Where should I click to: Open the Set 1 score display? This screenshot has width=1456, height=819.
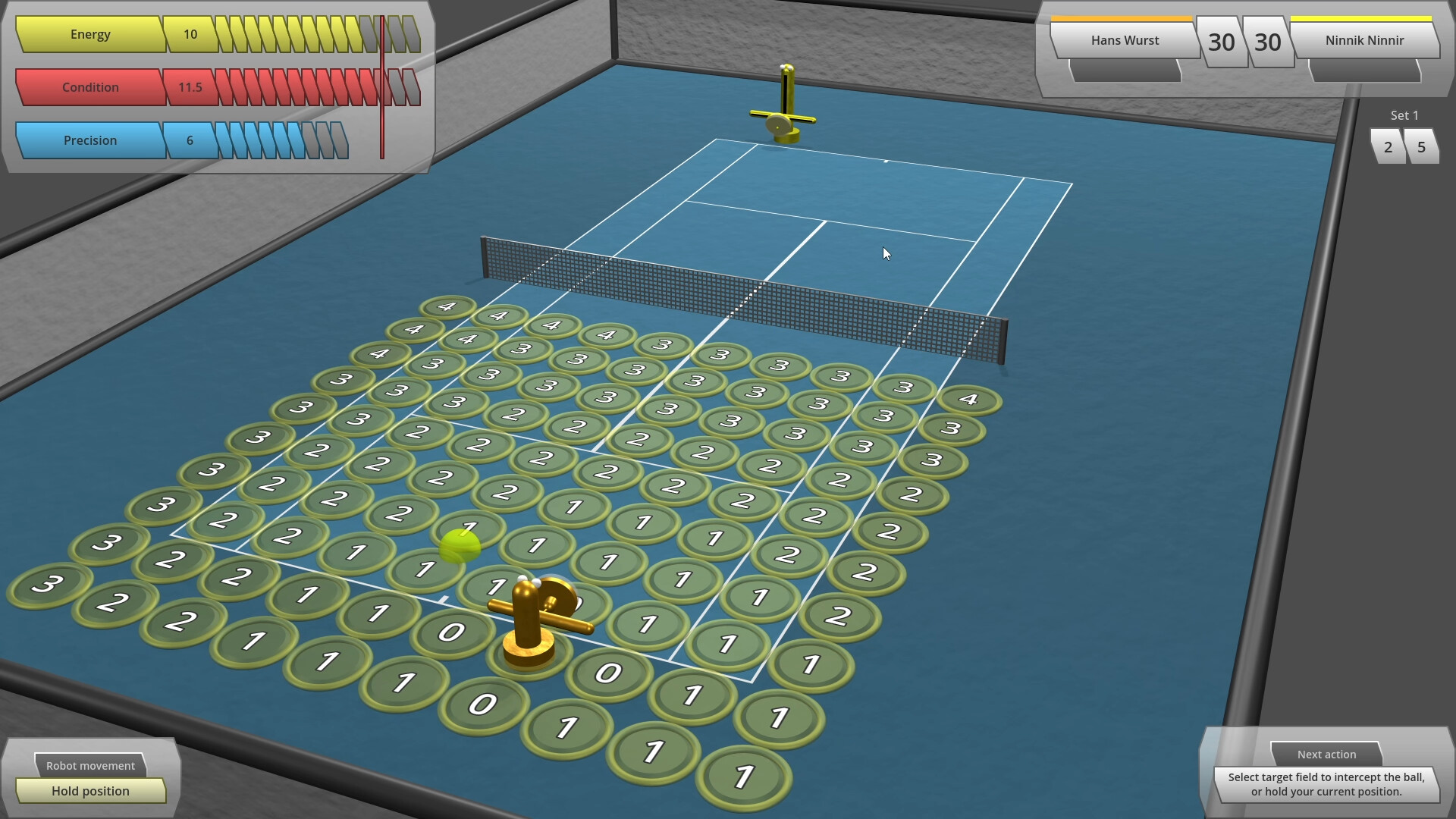(x=1404, y=115)
